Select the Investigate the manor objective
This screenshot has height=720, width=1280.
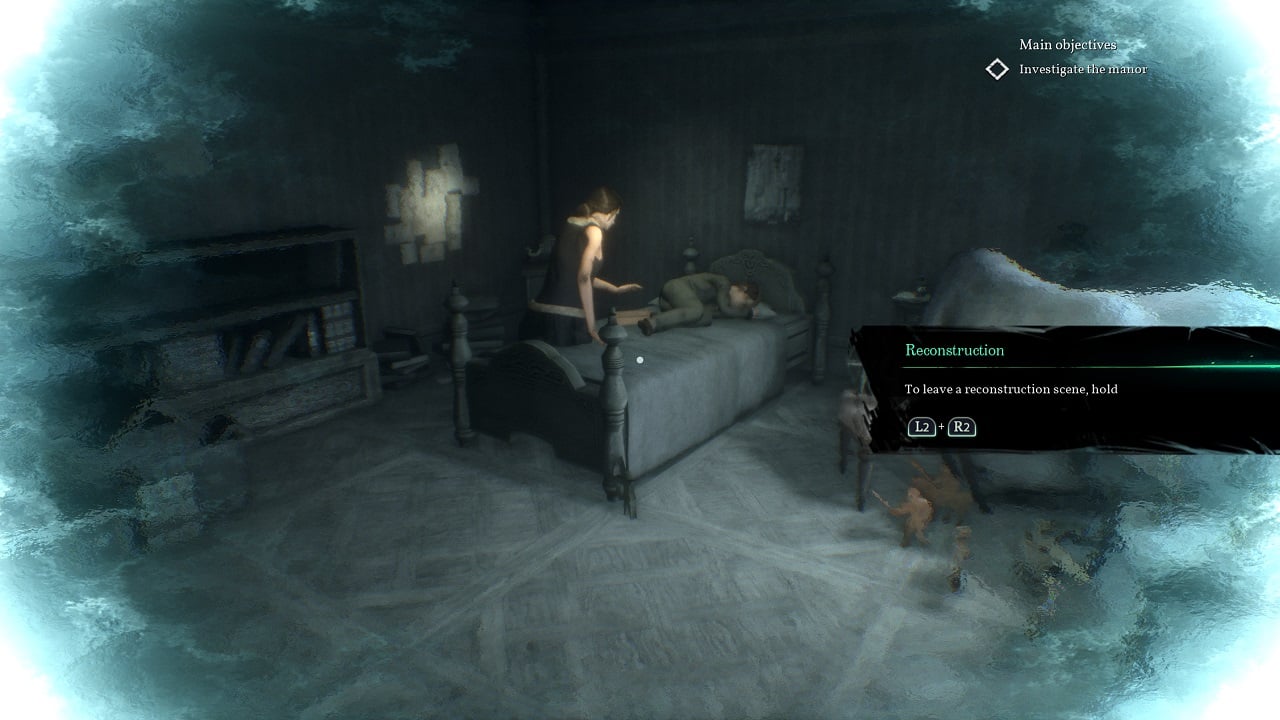click(1082, 69)
